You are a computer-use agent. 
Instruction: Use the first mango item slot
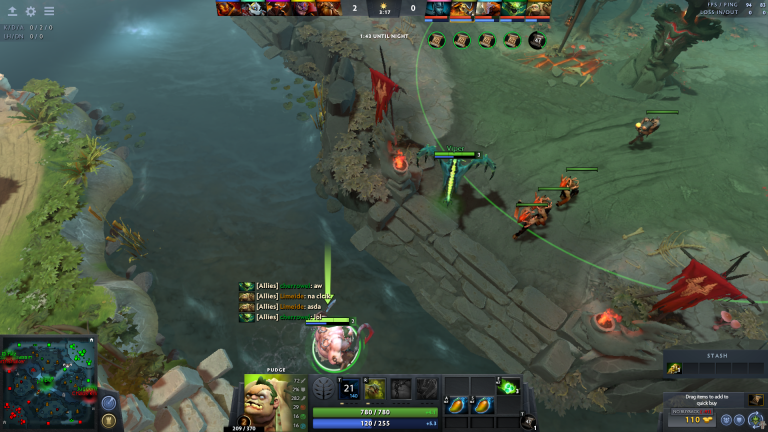coord(455,404)
